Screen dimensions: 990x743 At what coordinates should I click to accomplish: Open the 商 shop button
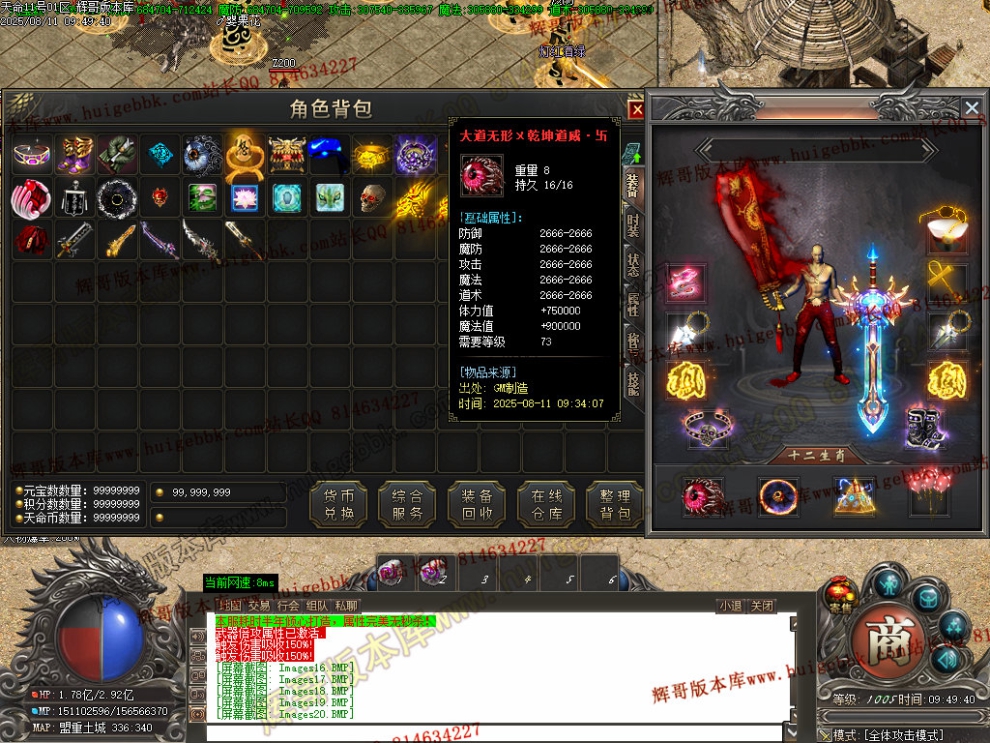[885, 634]
